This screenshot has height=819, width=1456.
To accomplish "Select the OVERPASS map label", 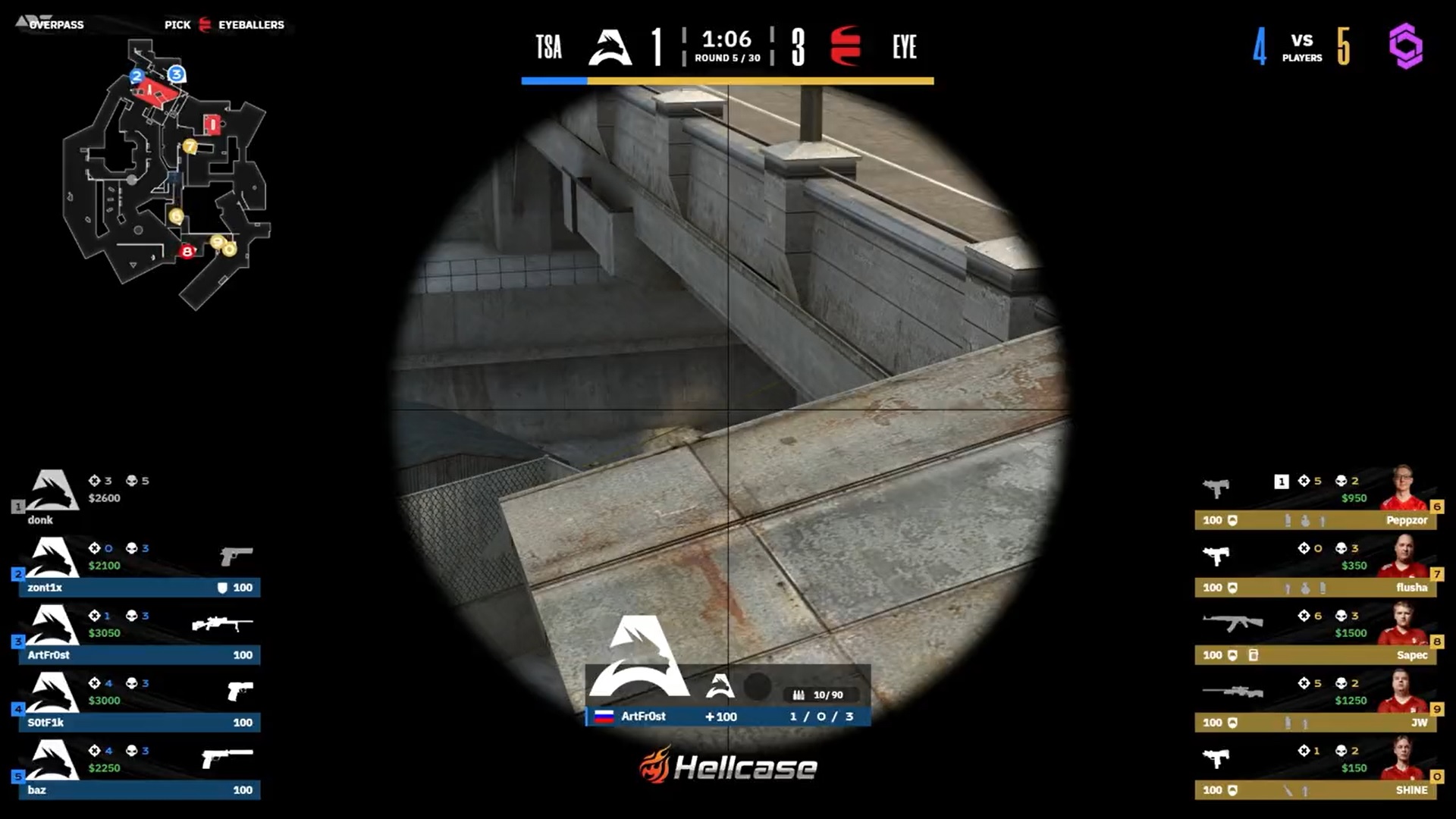I will (57, 24).
